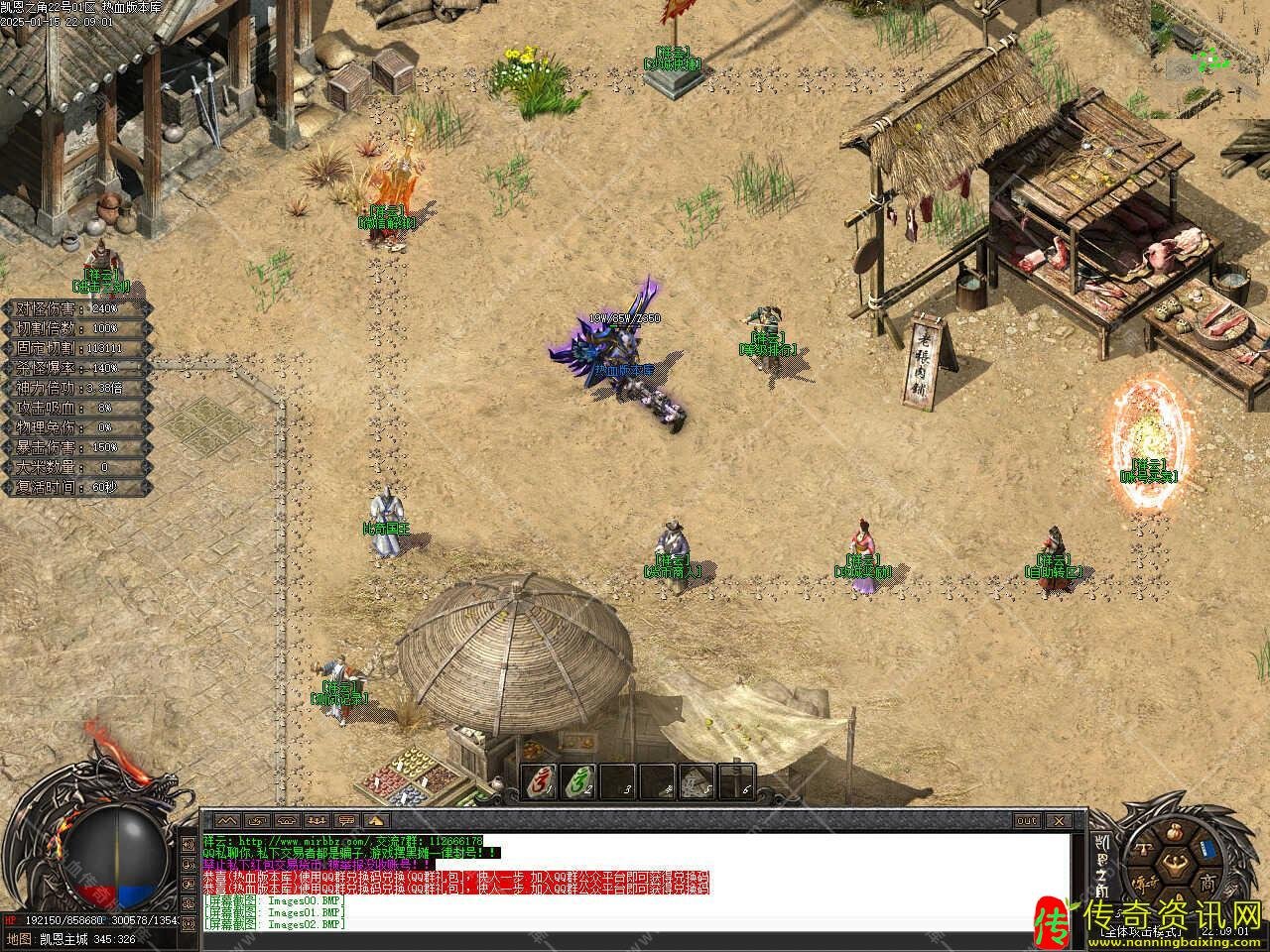Click the highlighted up-arrow chat toolbar button
The width and height of the screenshot is (1270, 952).
(376, 821)
